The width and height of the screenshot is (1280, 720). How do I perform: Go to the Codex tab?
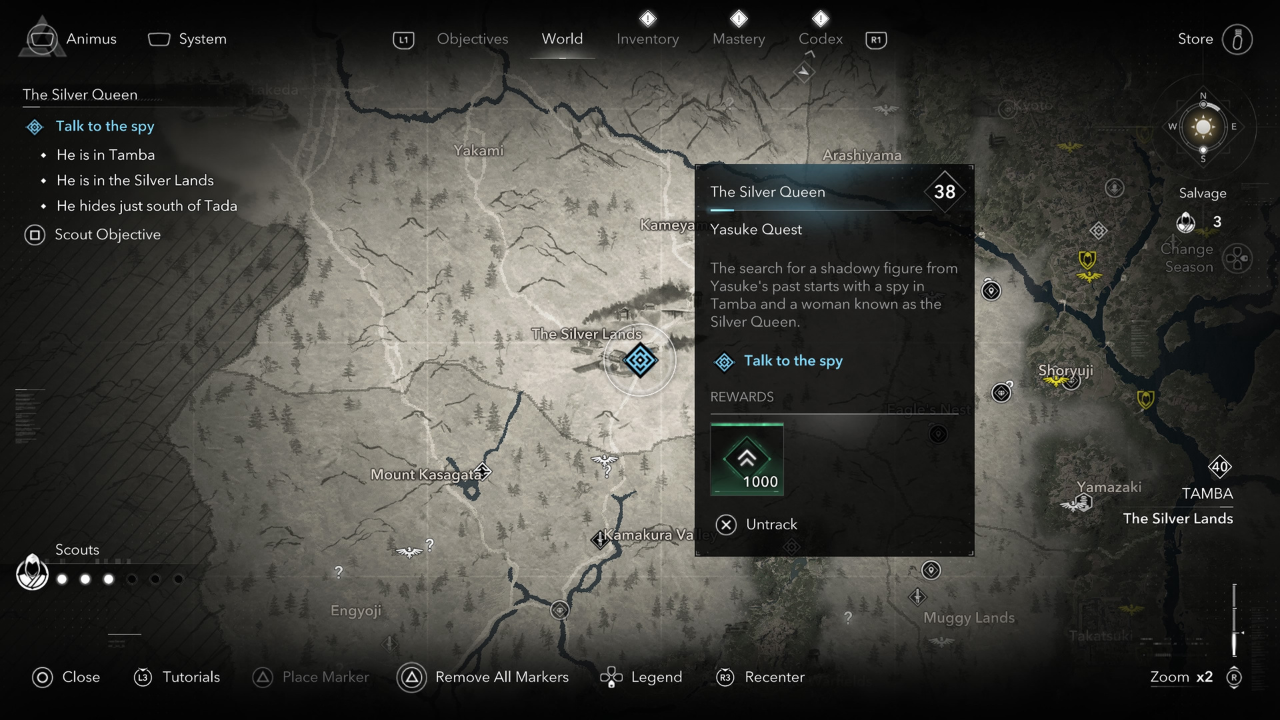820,39
